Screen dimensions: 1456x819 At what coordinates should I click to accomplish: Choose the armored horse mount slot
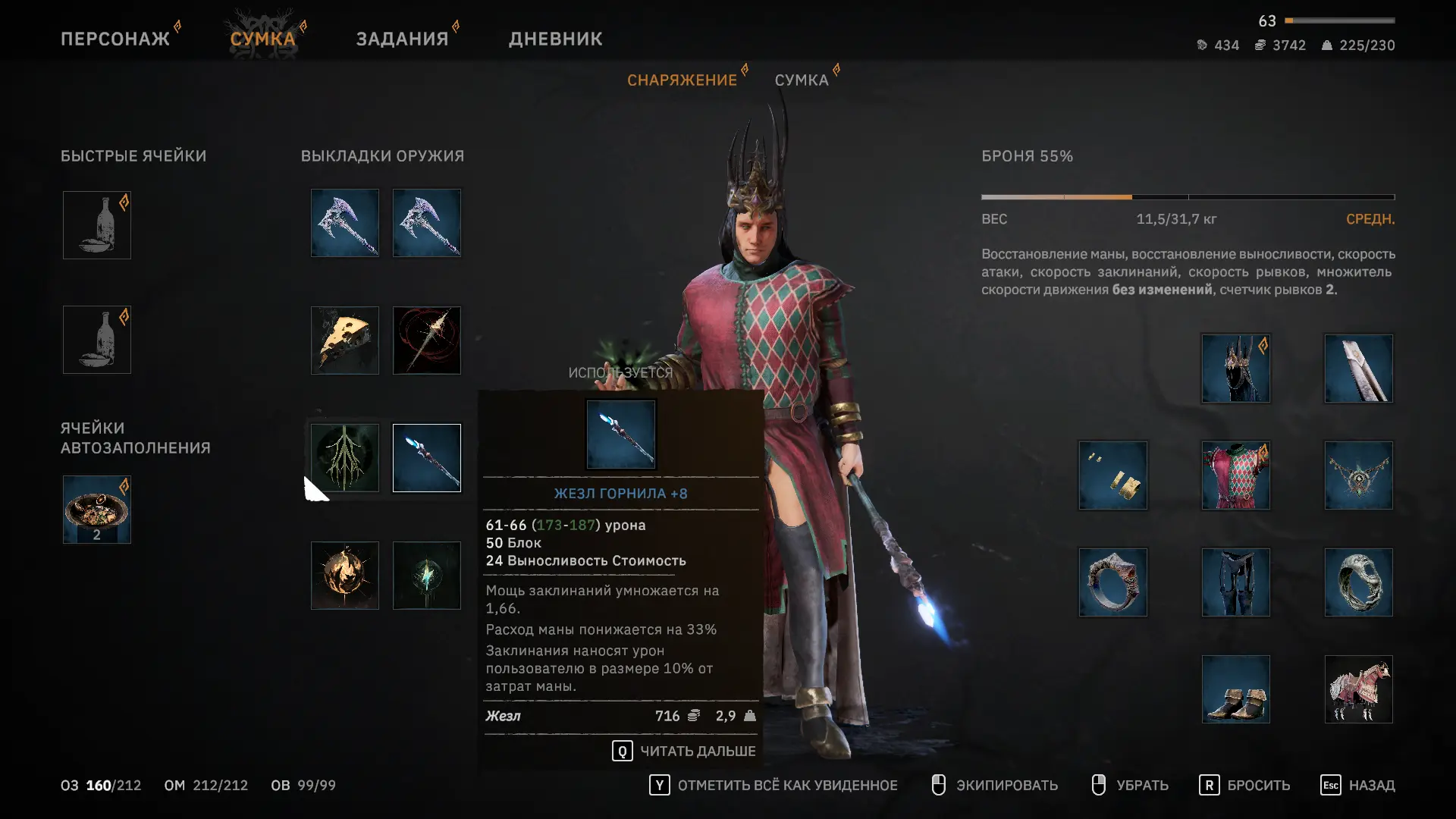pyautogui.click(x=1358, y=689)
